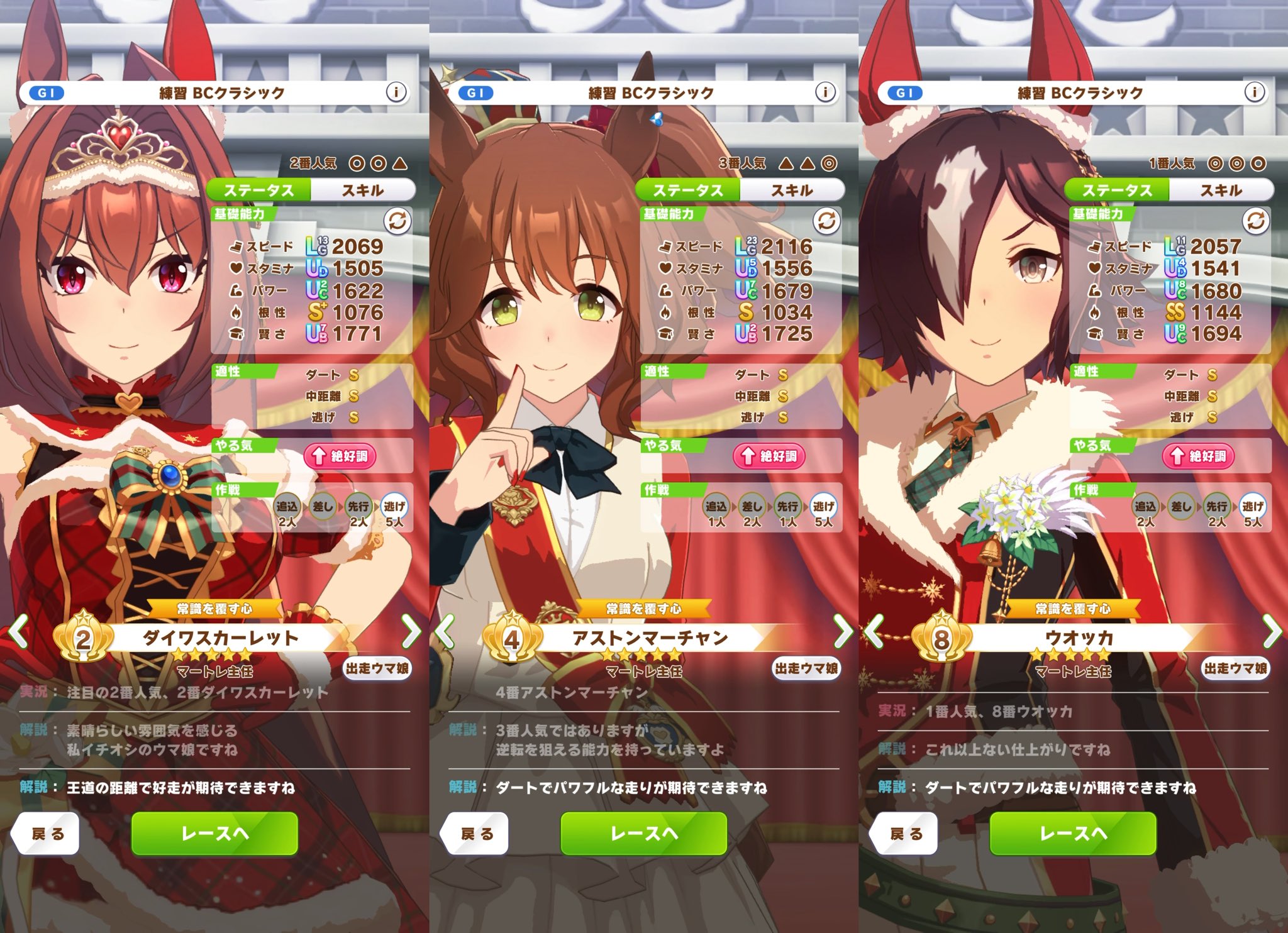
Task: Start the race from Daiwa Scarlet's screen
Action: pos(214,834)
